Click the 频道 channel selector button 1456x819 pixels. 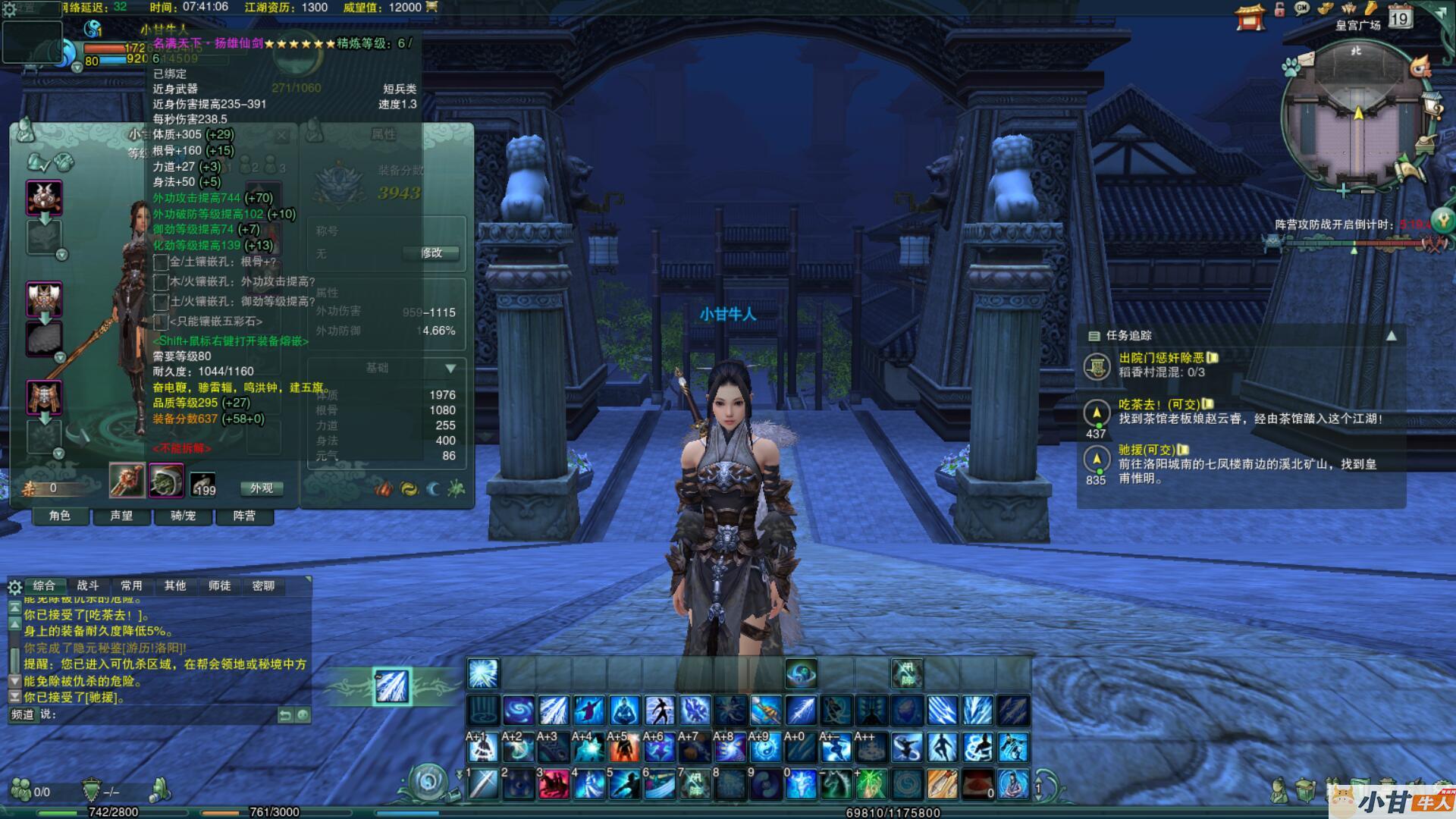point(22,714)
